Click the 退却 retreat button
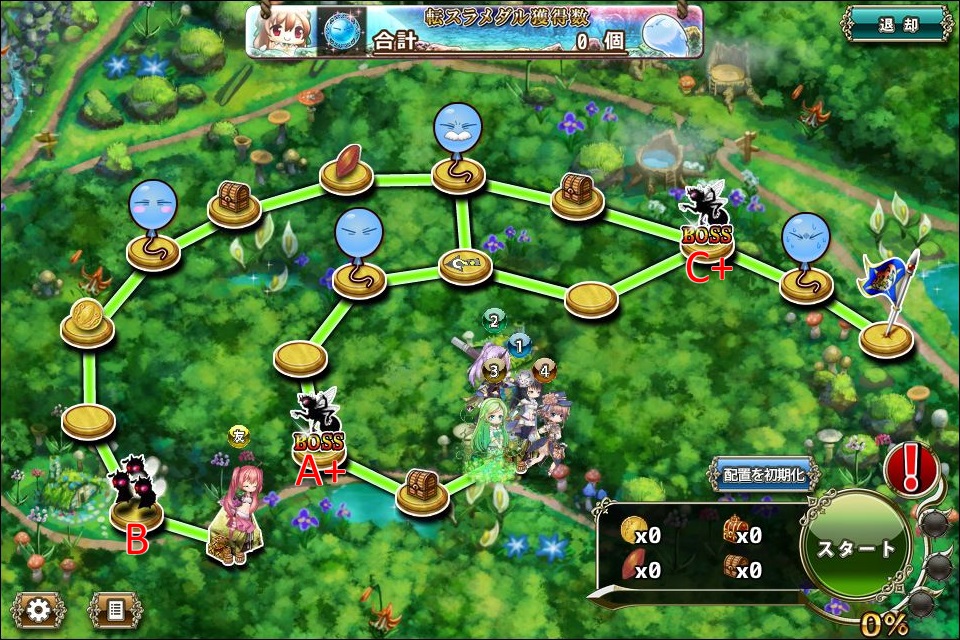This screenshot has height=640, width=960. (x=896, y=25)
